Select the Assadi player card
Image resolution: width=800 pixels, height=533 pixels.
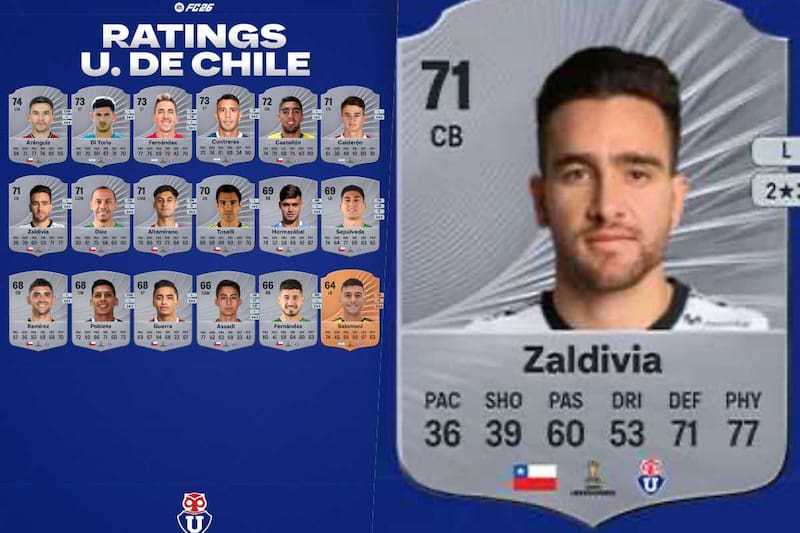click(x=227, y=310)
